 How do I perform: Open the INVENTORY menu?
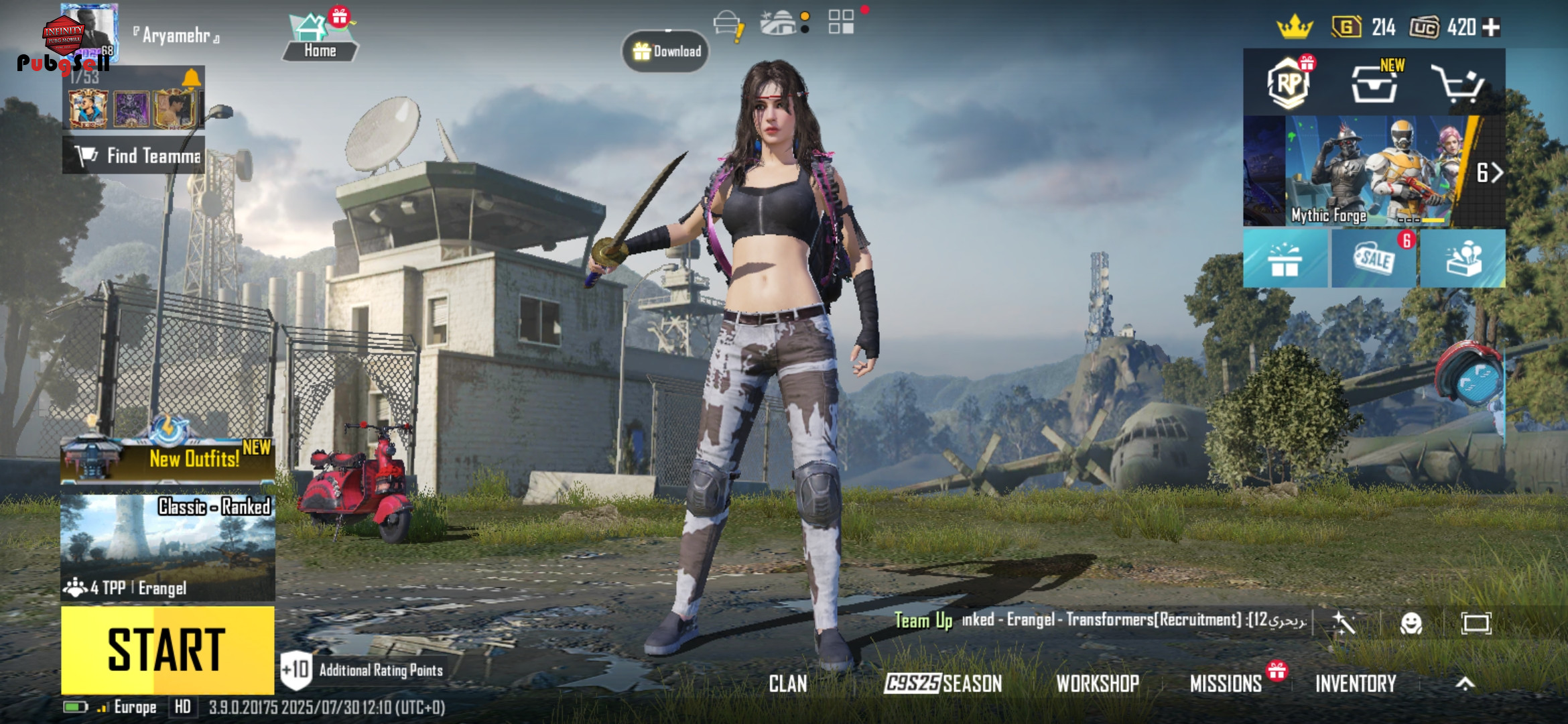1356,684
